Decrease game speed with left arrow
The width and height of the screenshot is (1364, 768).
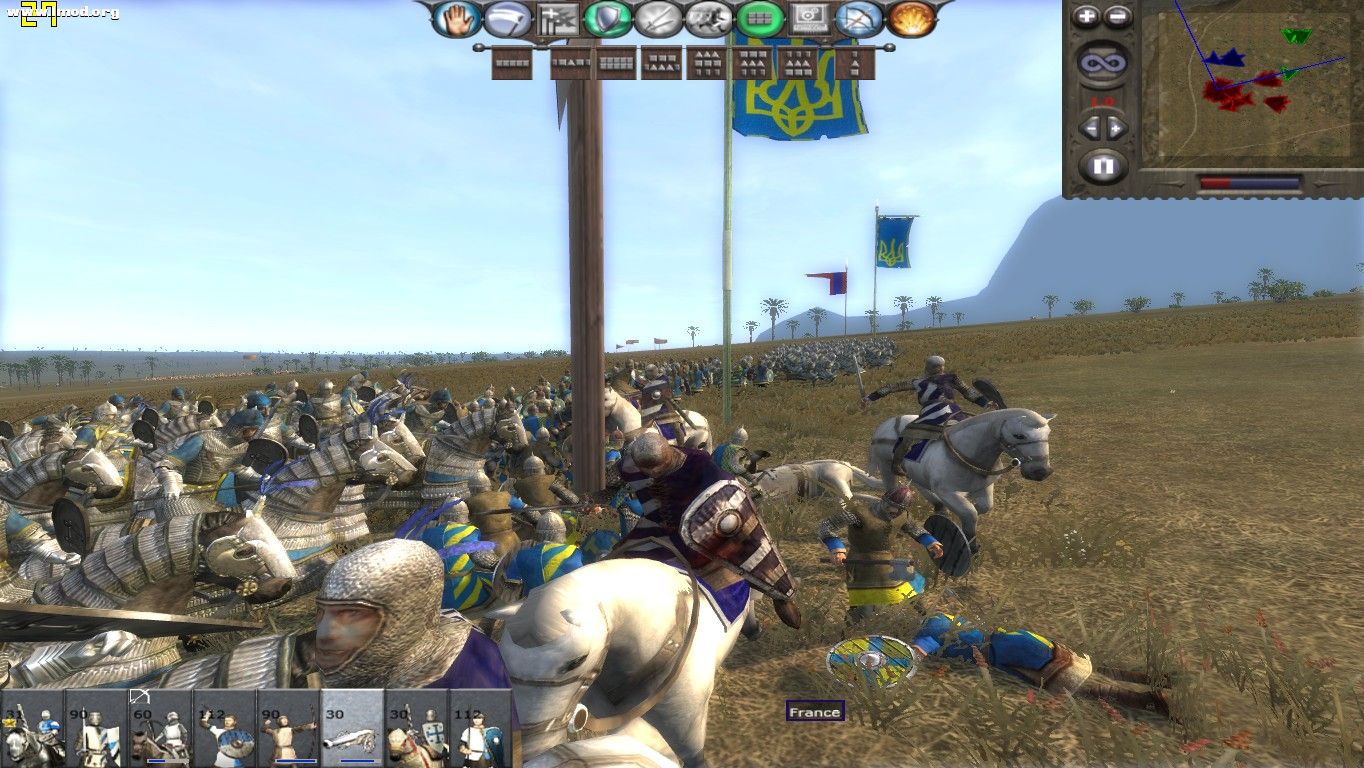(x=1092, y=127)
